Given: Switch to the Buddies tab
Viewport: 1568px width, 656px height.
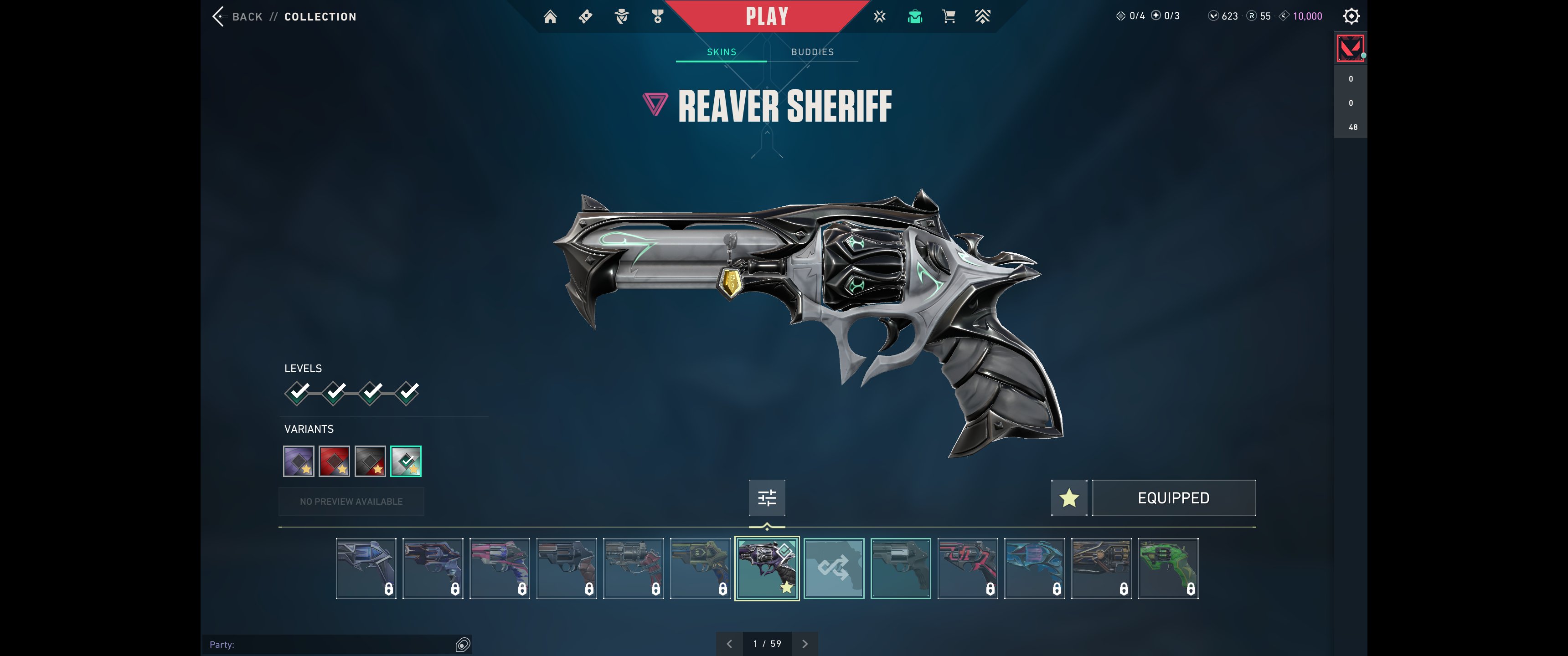Looking at the screenshot, I should [812, 52].
